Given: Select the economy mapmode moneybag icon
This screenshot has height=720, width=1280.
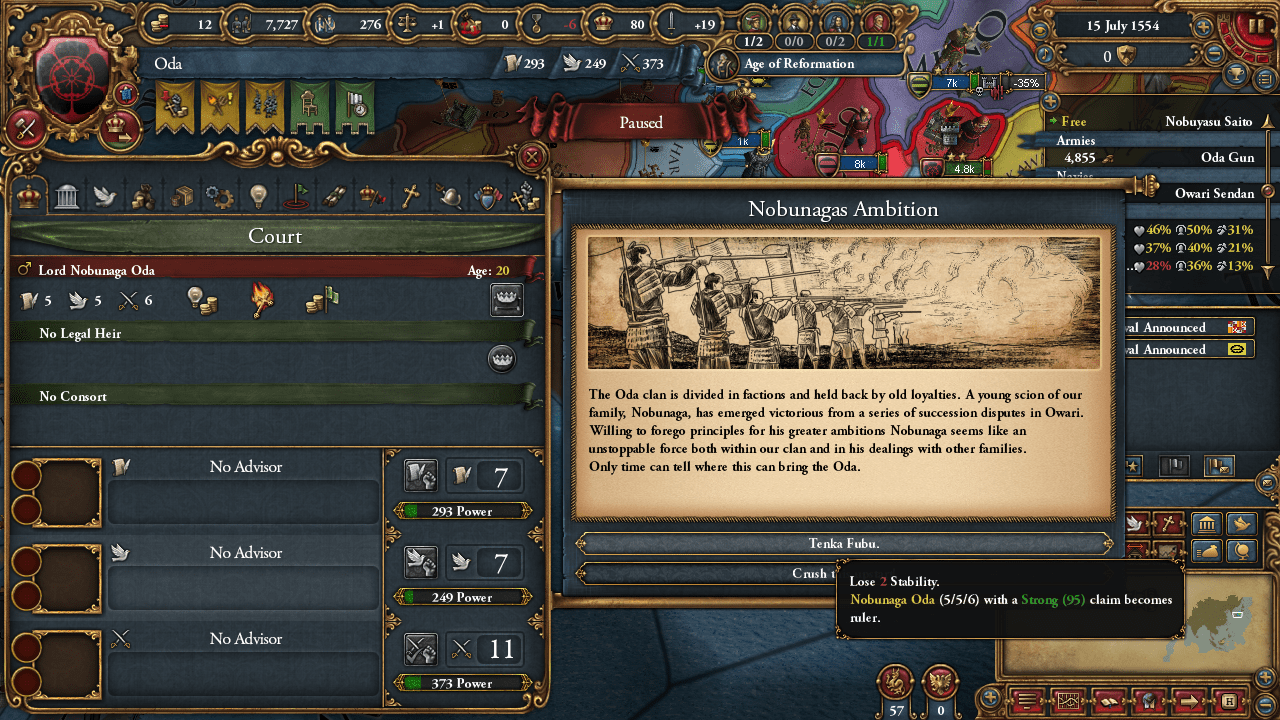Looking at the screenshot, I should pos(1207,550).
